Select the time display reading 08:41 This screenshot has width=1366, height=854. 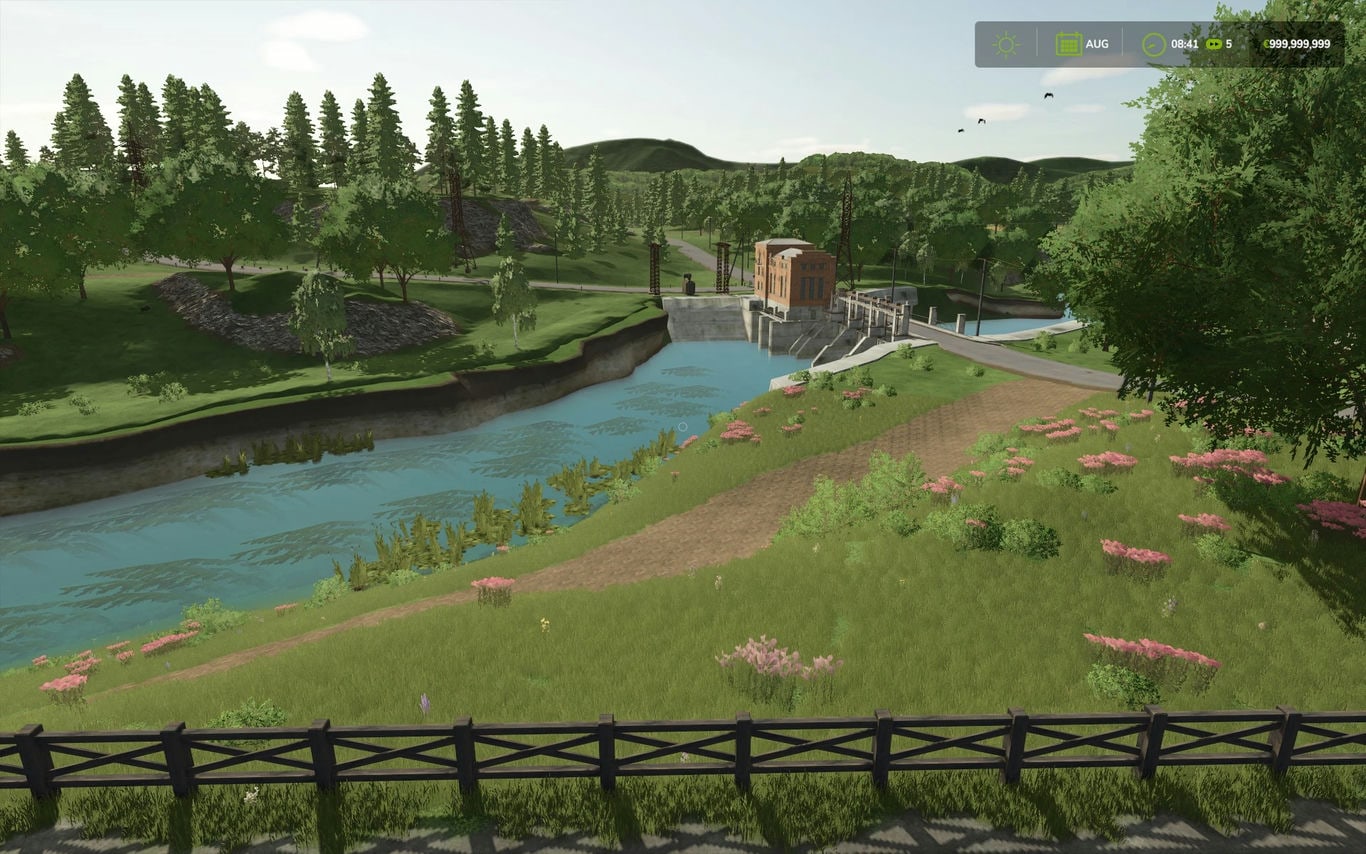pos(1185,44)
